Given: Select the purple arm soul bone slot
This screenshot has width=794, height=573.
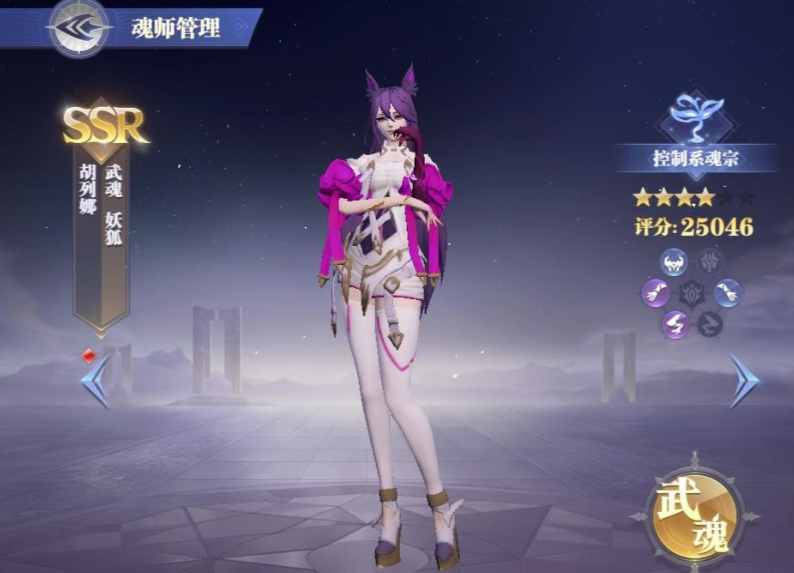Looking at the screenshot, I should (x=656, y=293).
